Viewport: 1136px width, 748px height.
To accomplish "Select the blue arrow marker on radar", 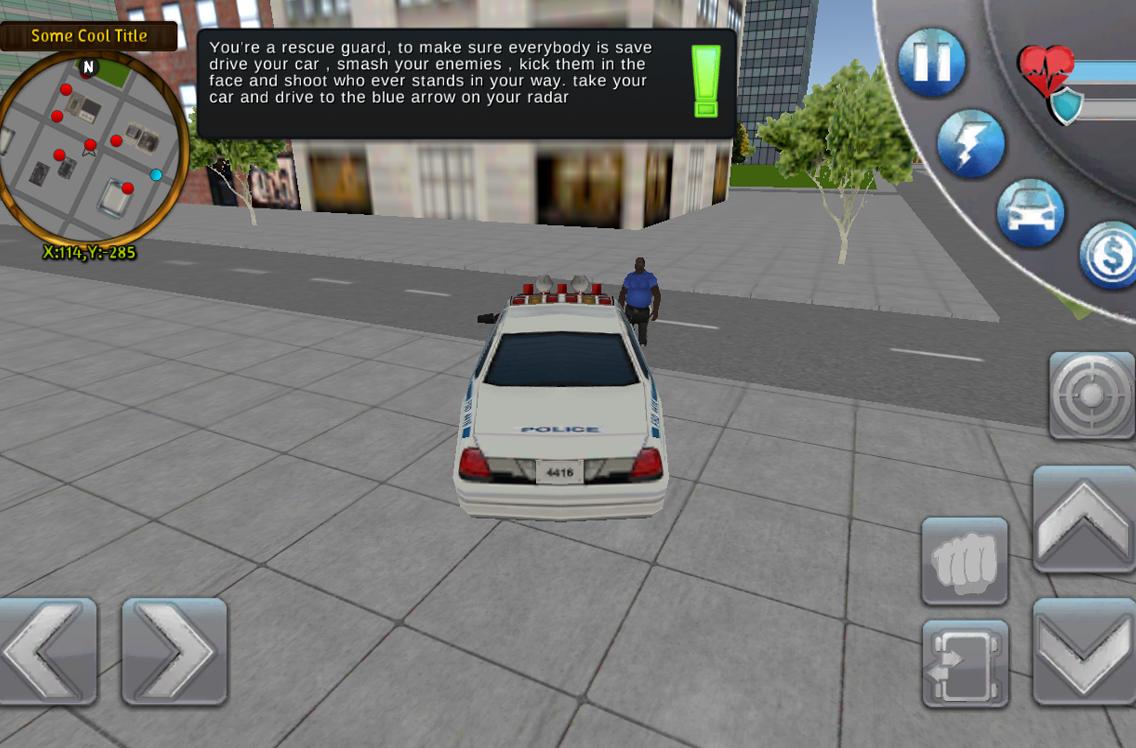I will (156, 175).
